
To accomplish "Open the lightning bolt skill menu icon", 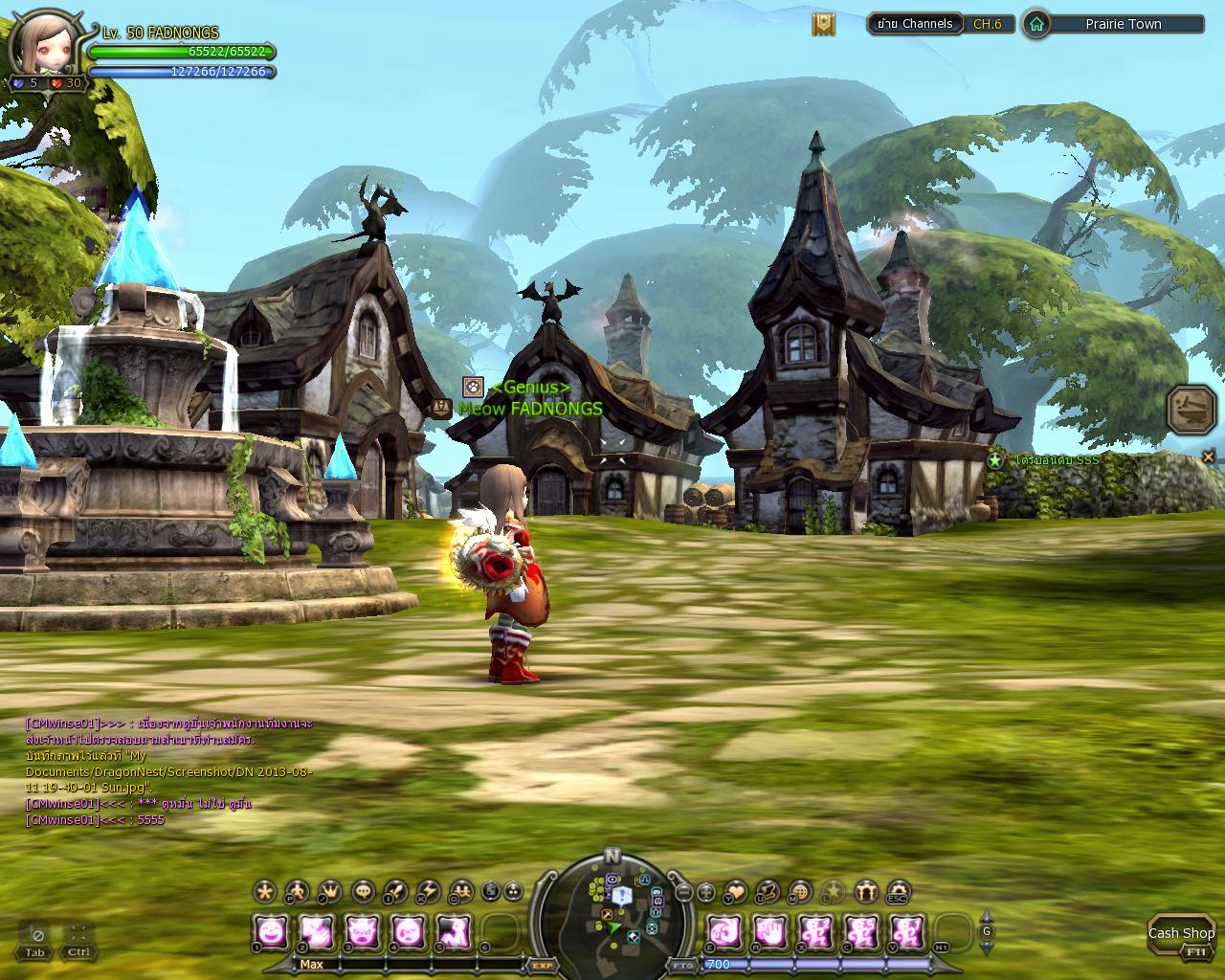I will click(429, 892).
